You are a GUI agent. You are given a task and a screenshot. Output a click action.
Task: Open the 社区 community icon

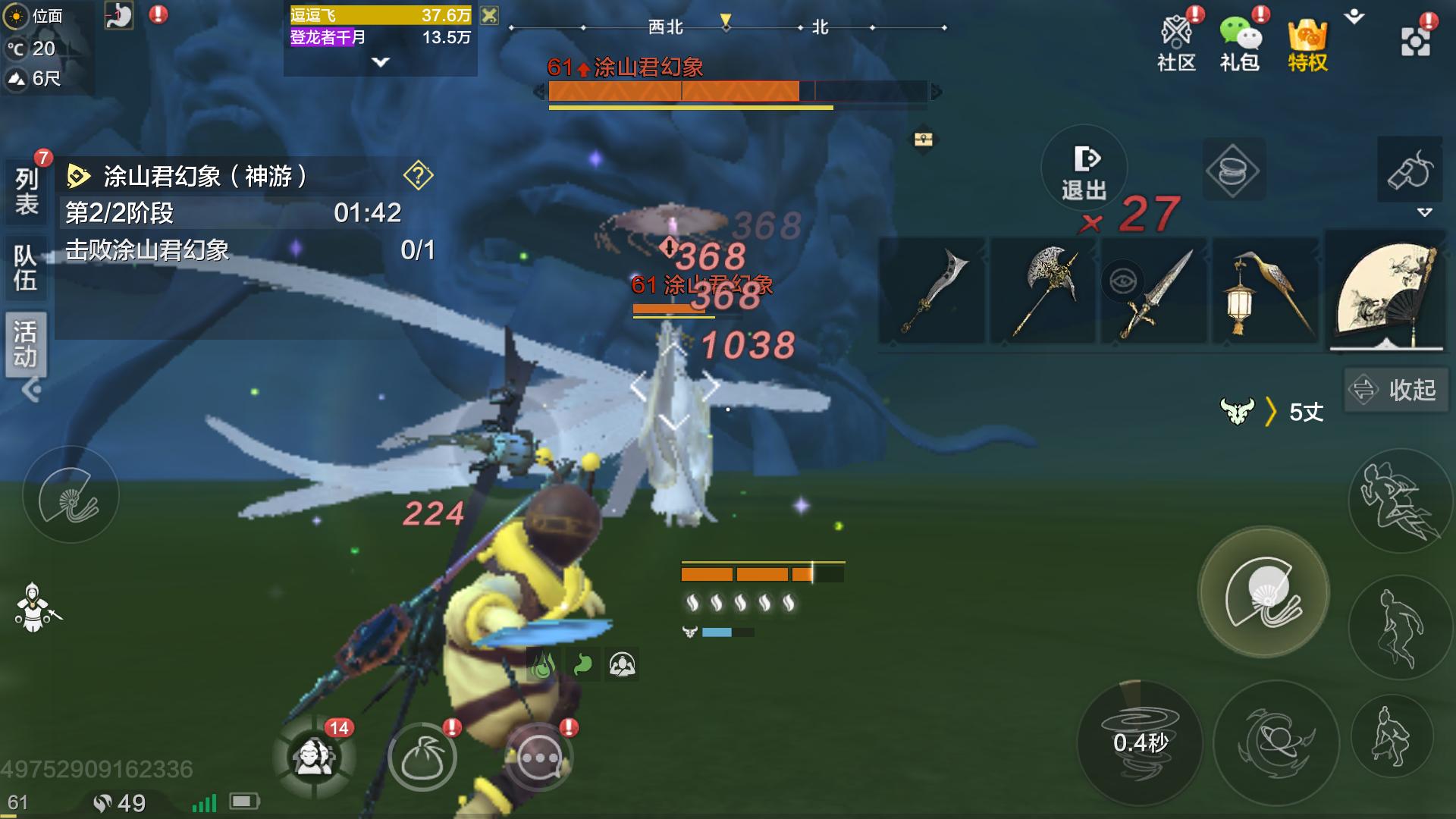click(1176, 43)
